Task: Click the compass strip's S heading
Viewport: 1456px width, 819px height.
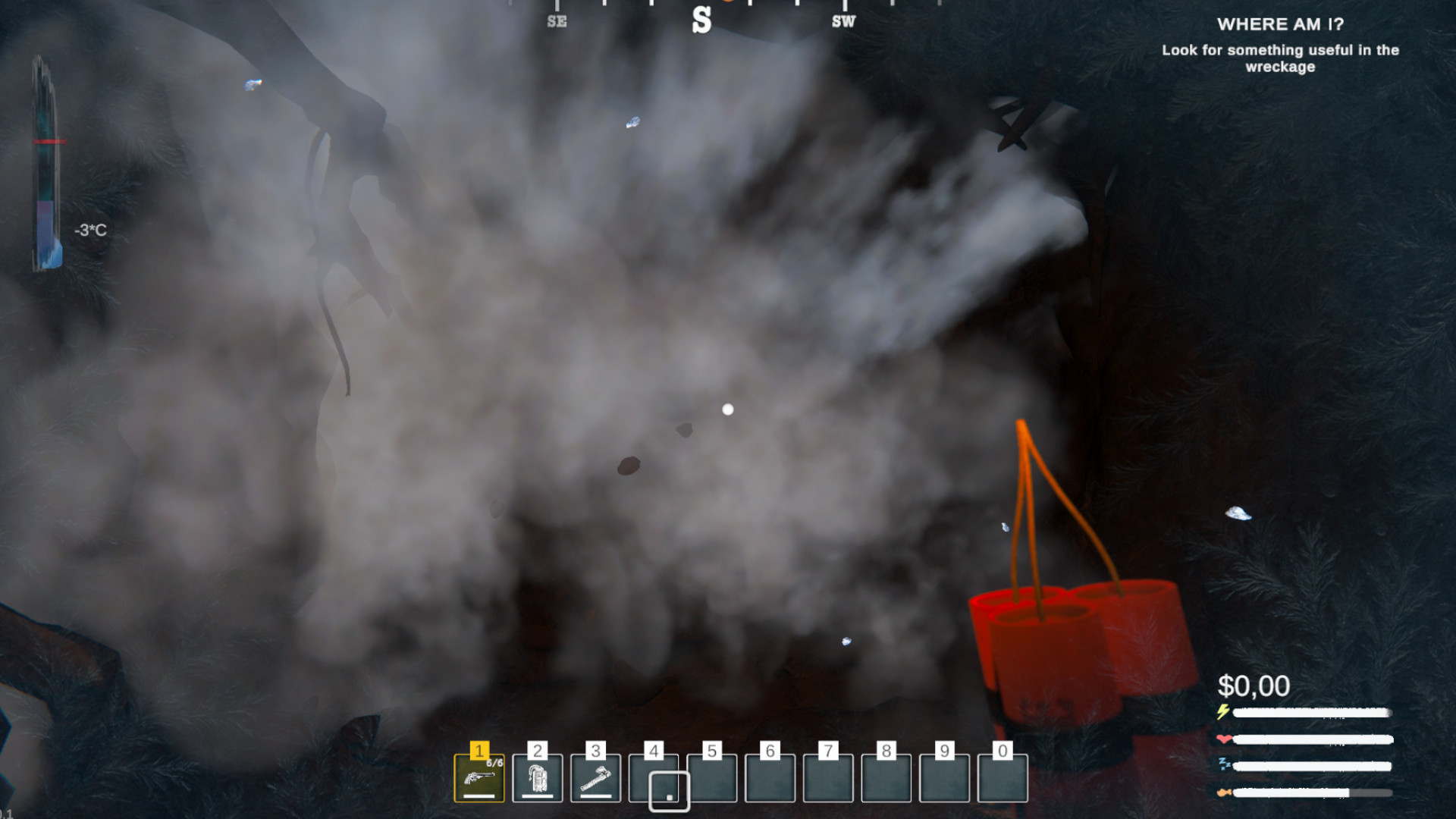Action: (x=701, y=20)
